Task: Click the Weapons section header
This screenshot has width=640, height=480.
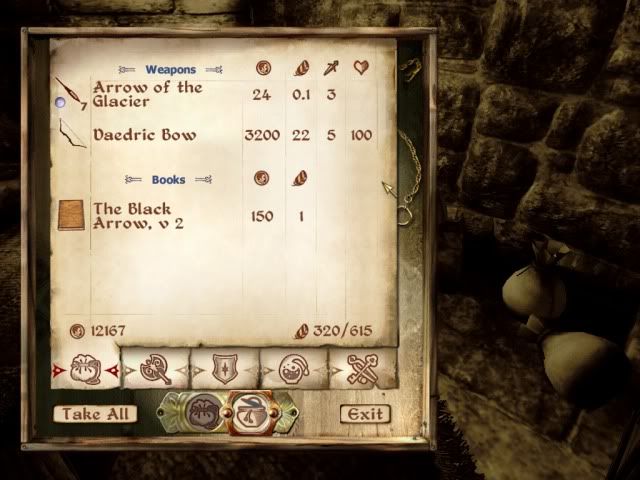Action: pyautogui.click(x=170, y=70)
